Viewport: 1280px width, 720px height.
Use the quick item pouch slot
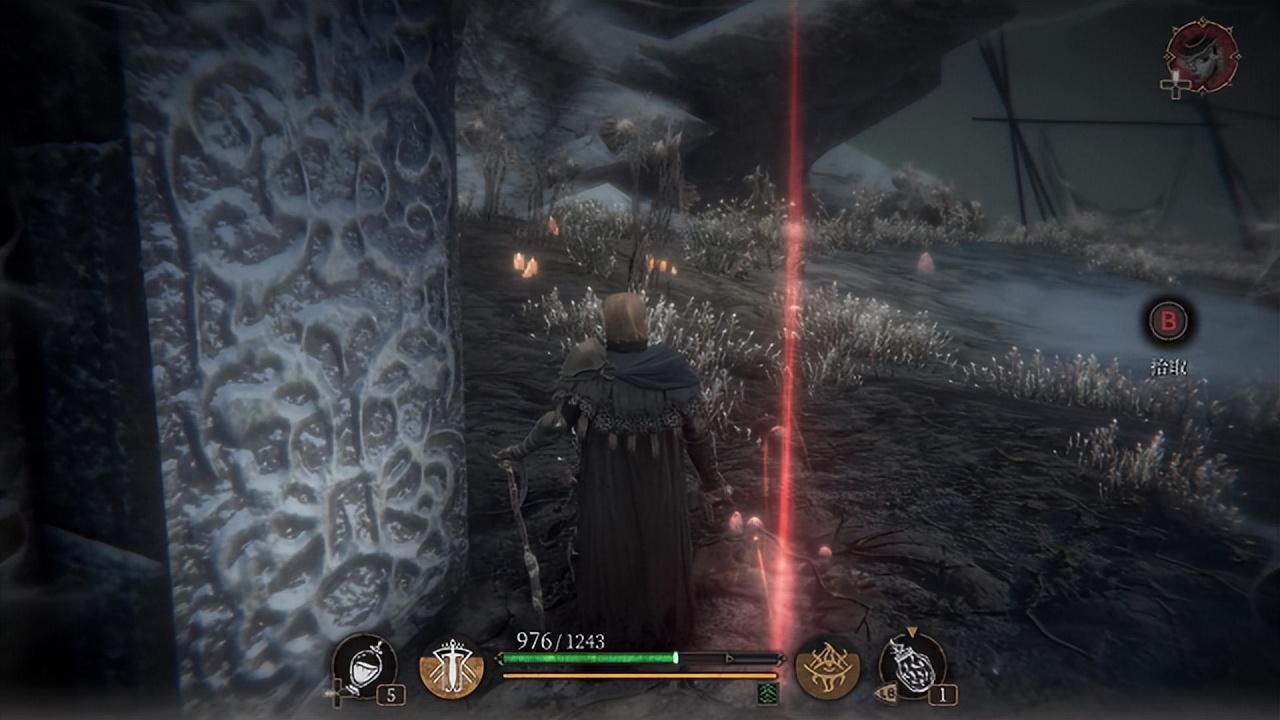click(x=912, y=667)
